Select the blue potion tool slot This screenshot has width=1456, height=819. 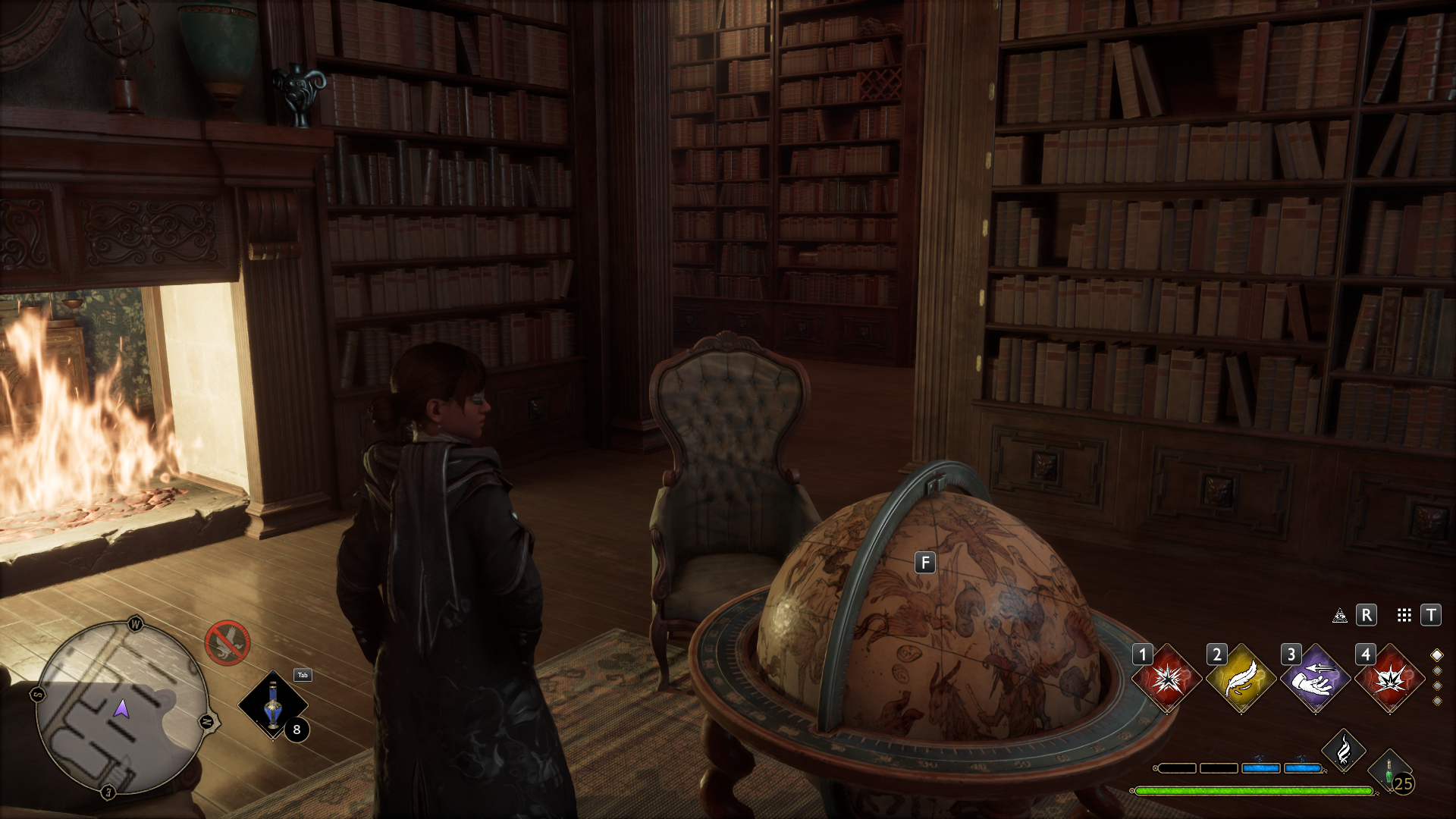click(x=273, y=706)
